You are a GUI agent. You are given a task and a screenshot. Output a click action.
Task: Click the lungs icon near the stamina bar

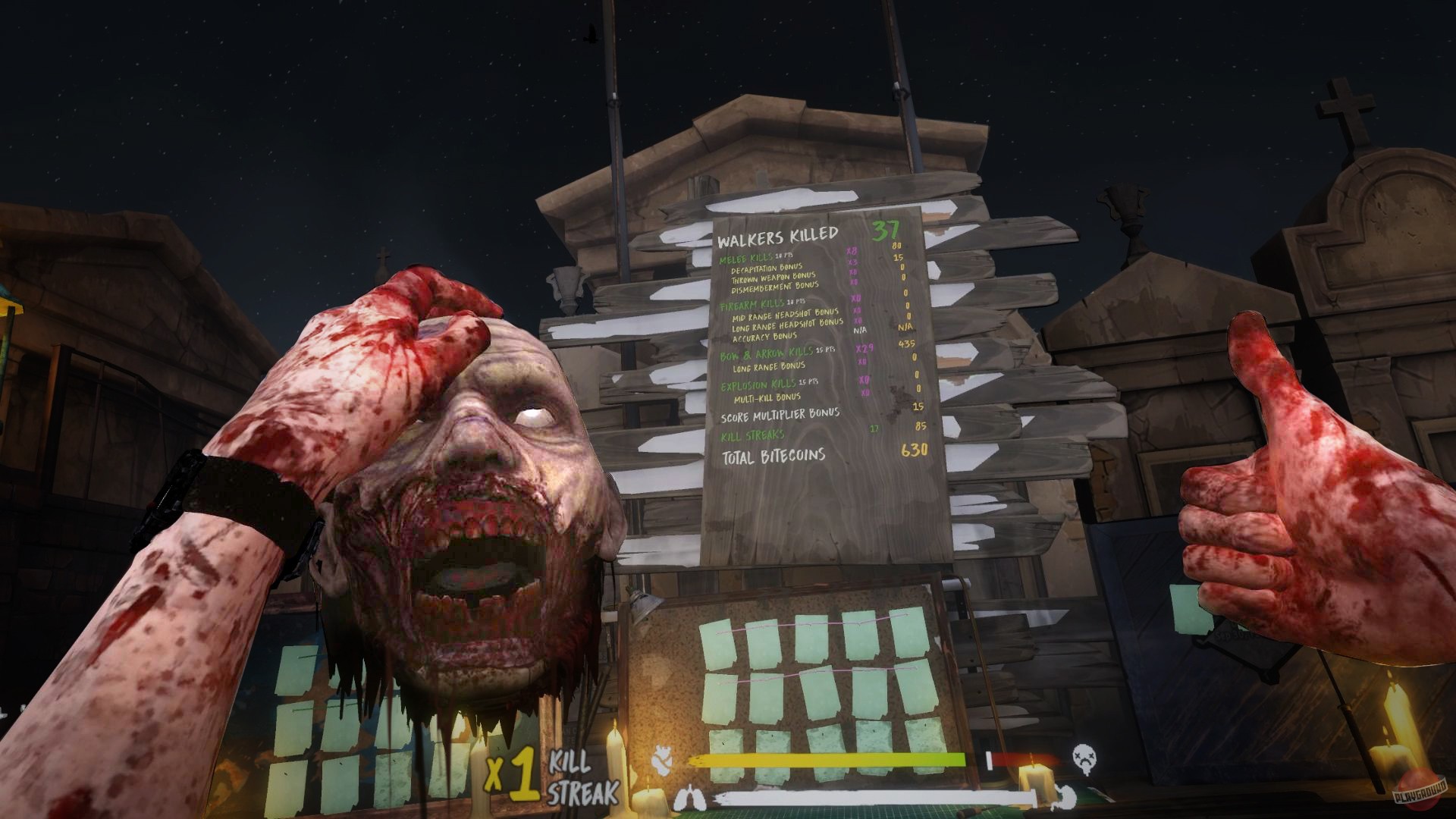[692, 796]
